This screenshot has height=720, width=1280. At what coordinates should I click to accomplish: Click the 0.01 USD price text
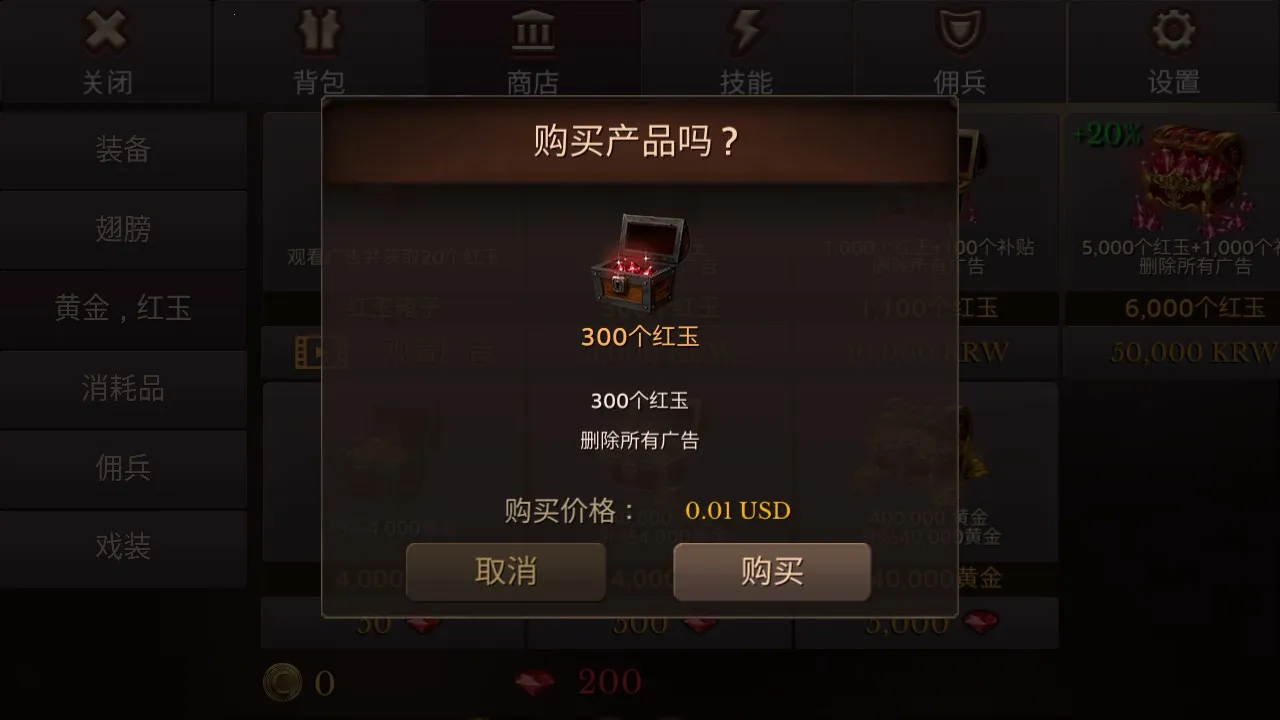[x=739, y=510]
